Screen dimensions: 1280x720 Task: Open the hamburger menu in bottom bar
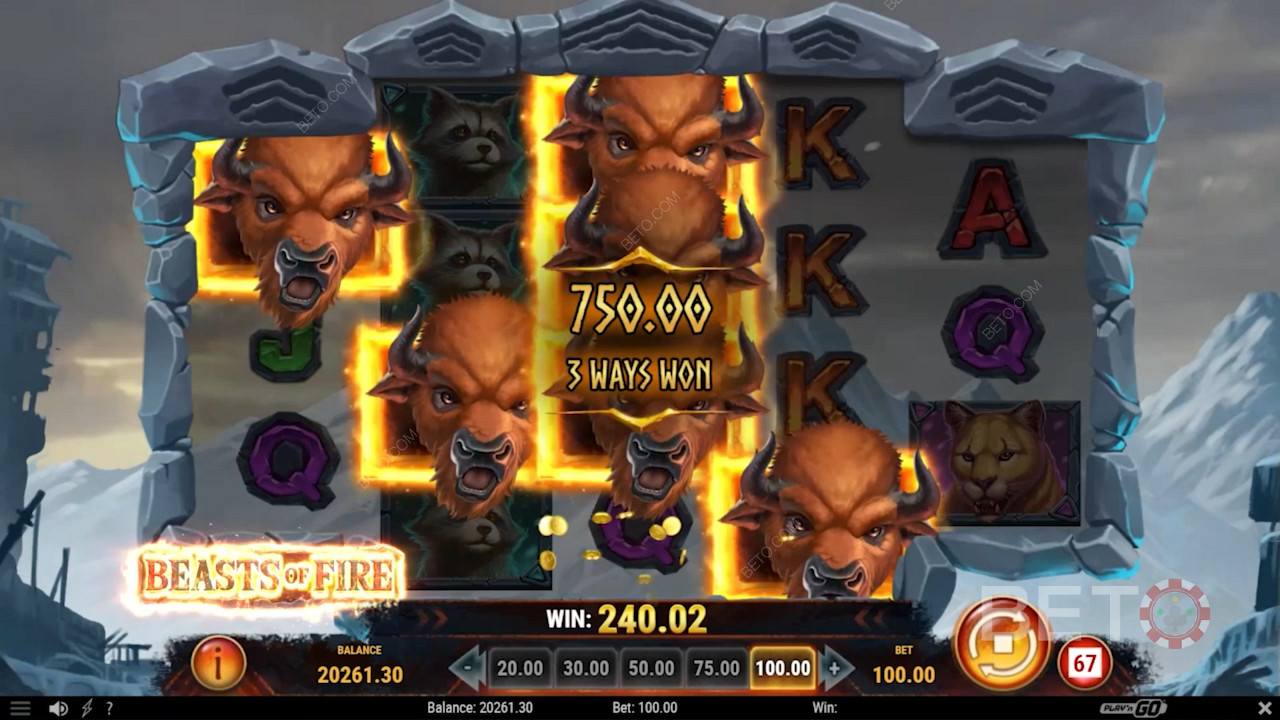(19, 708)
